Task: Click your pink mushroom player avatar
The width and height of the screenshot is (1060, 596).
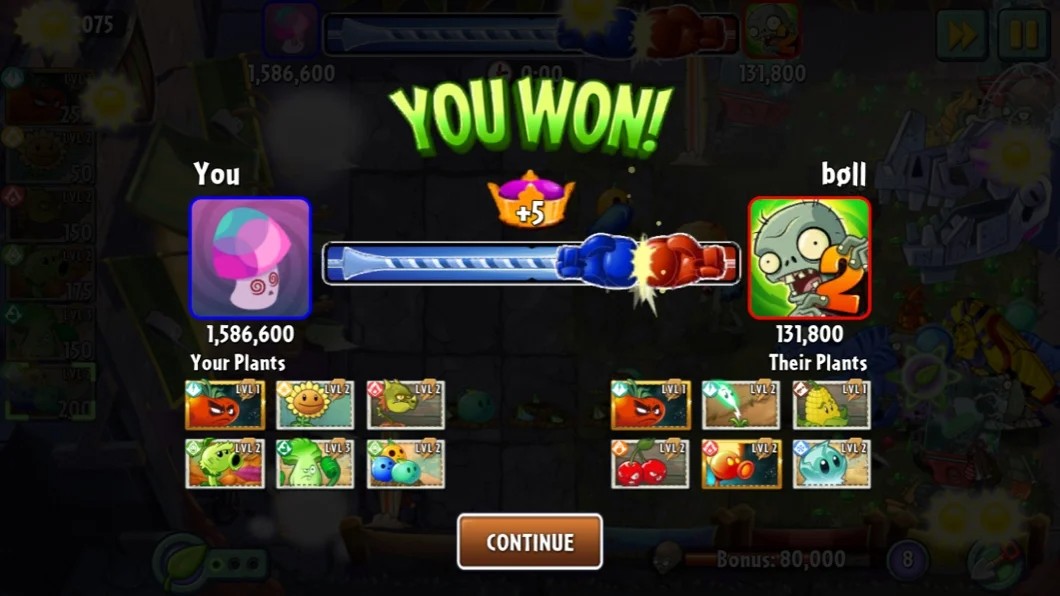Action: click(250, 258)
